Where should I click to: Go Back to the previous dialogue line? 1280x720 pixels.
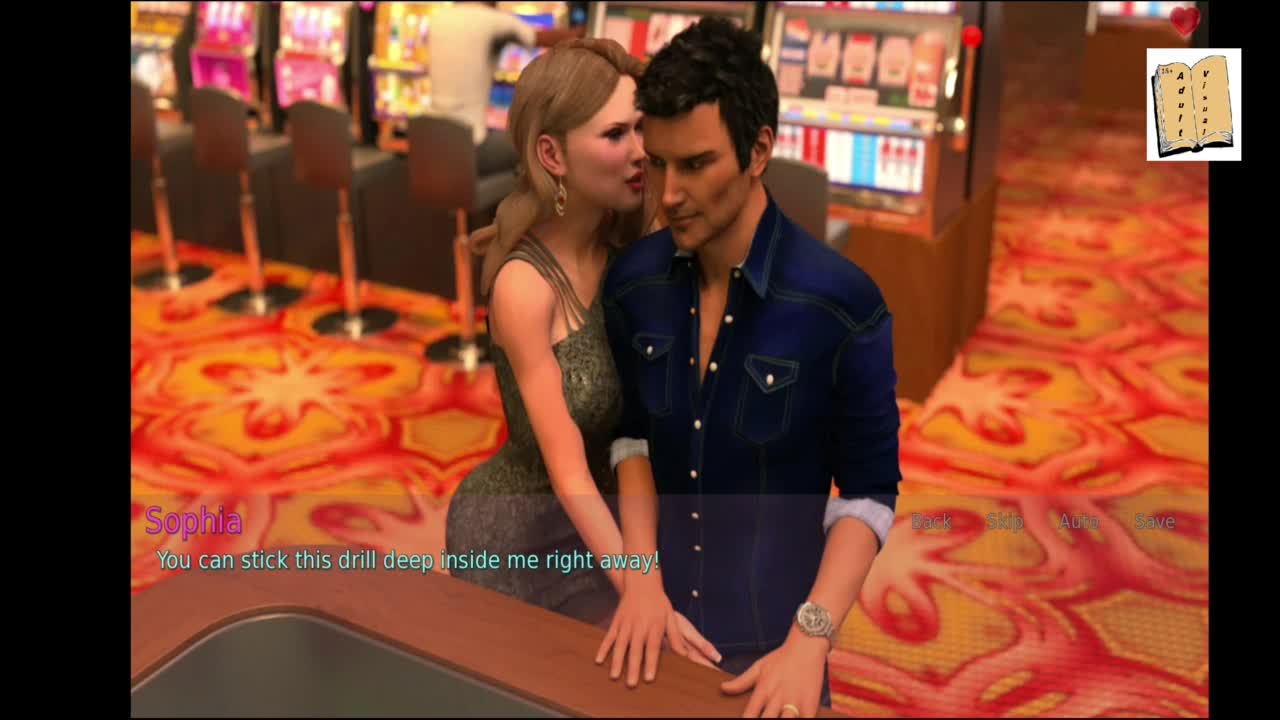(930, 521)
